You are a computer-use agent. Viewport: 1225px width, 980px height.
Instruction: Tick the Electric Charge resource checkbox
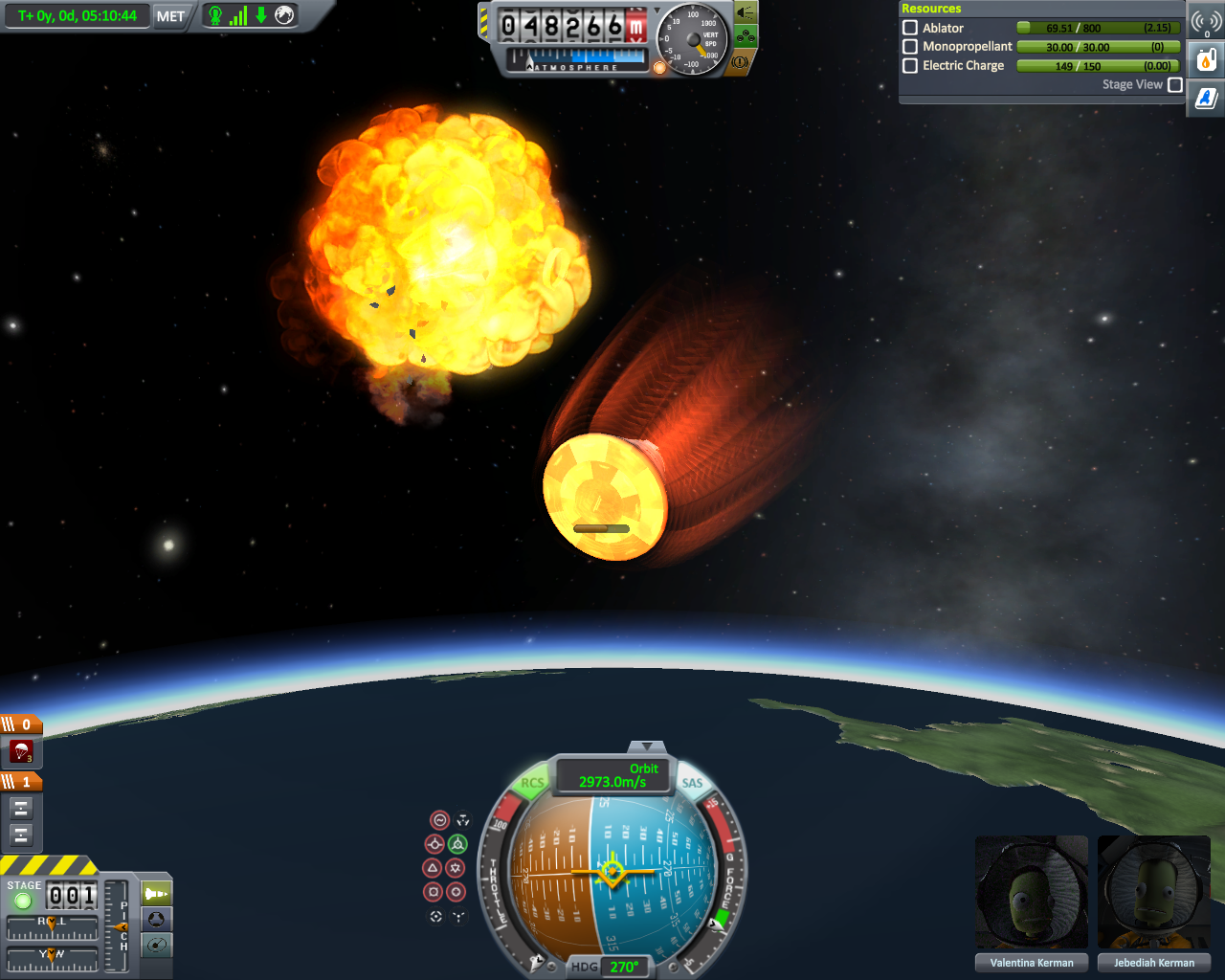[x=910, y=65]
